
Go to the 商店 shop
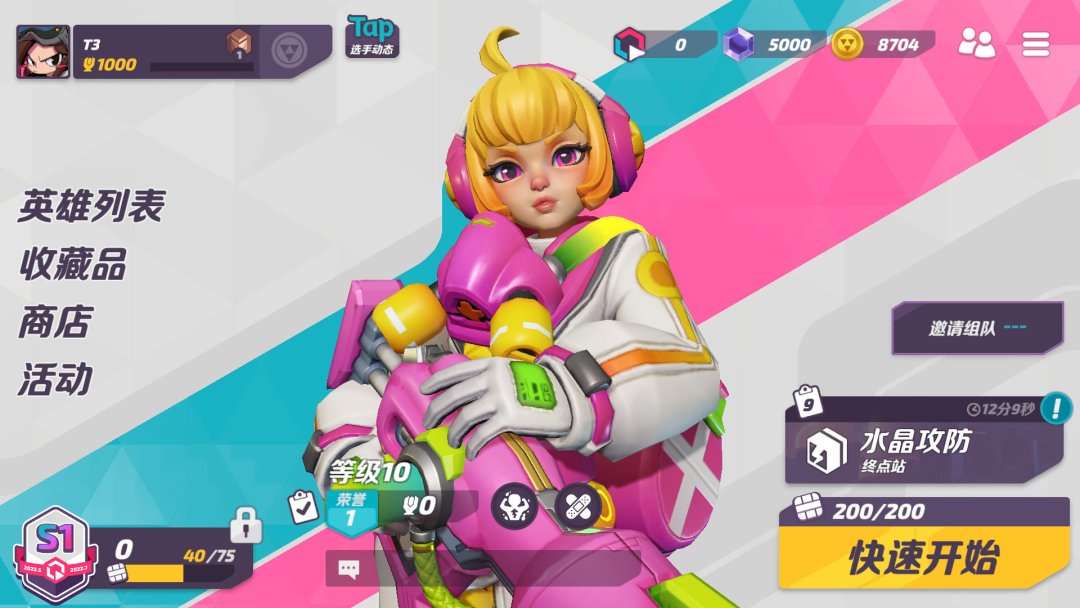tap(55, 322)
